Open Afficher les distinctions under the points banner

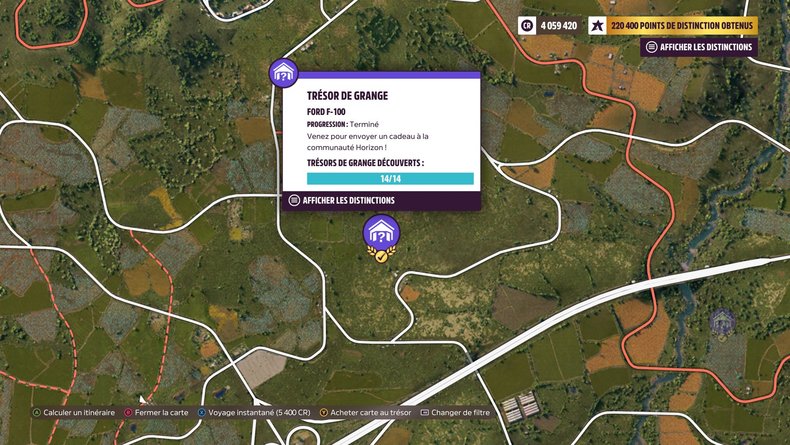pos(699,47)
